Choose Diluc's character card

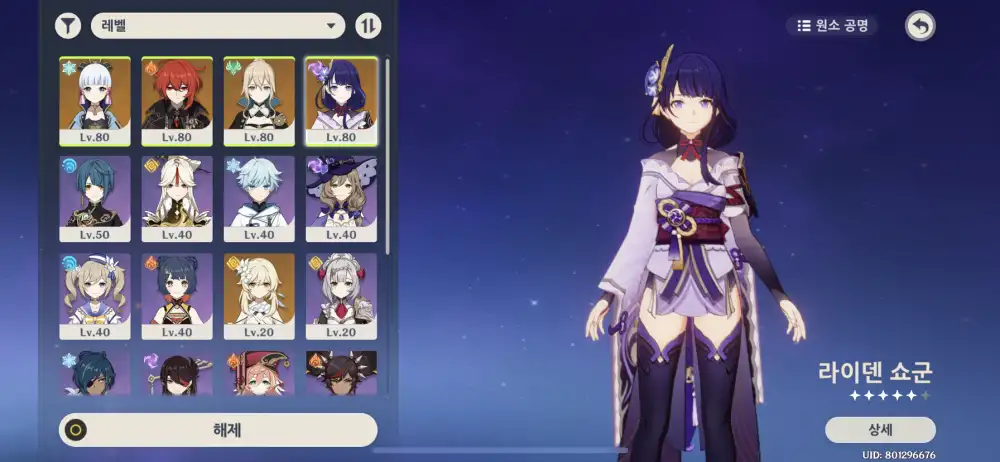click(x=176, y=100)
